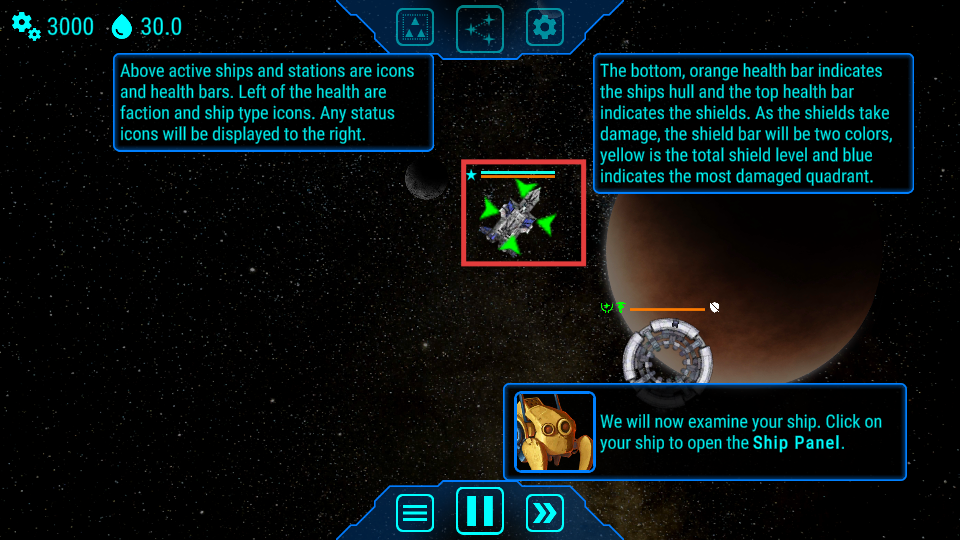Click the yellow robot advisor portrait
Viewport: 960px width, 540px height.
(x=554, y=432)
